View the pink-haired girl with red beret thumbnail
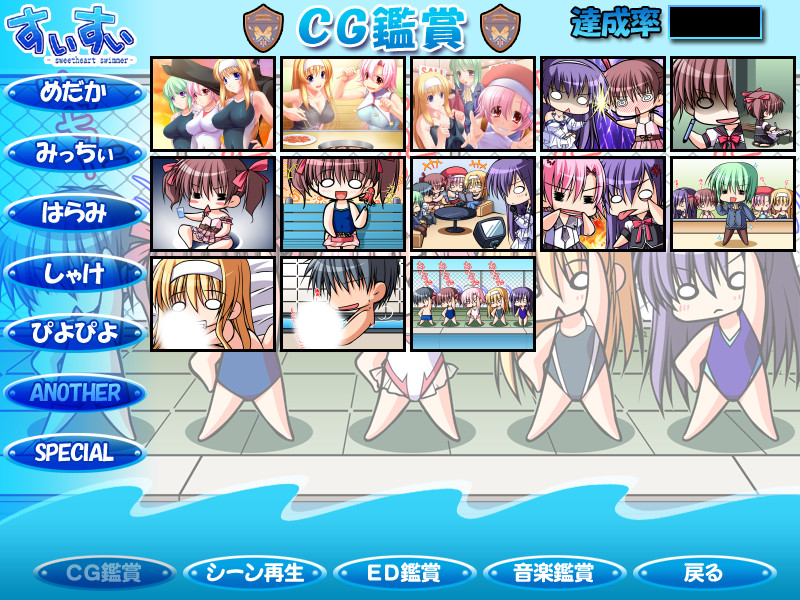Screen dimensions: 800x600 473,104
